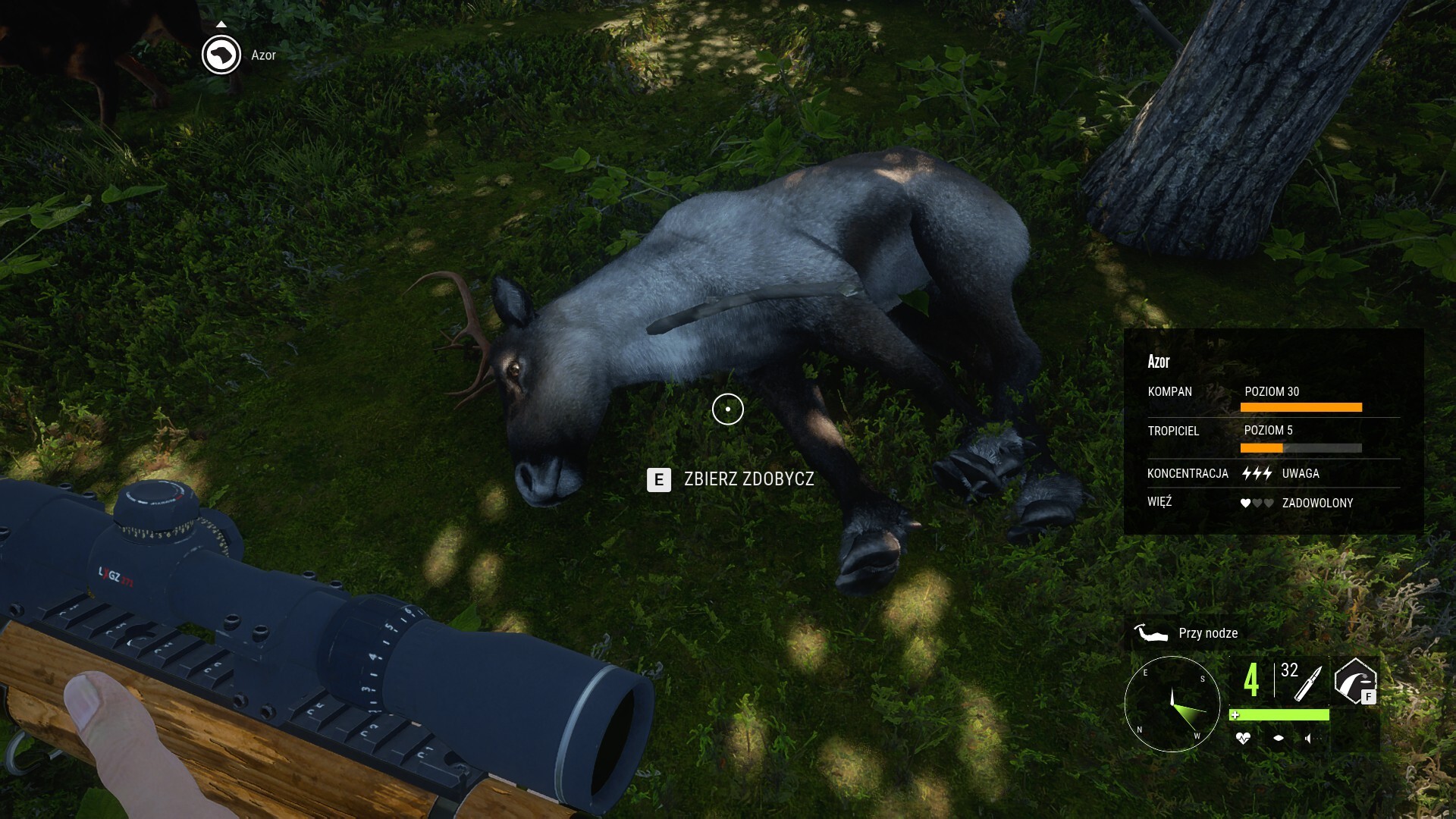1456x819 pixels.
Task: Select the Kompan level row for Azor
Action: [1273, 397]
